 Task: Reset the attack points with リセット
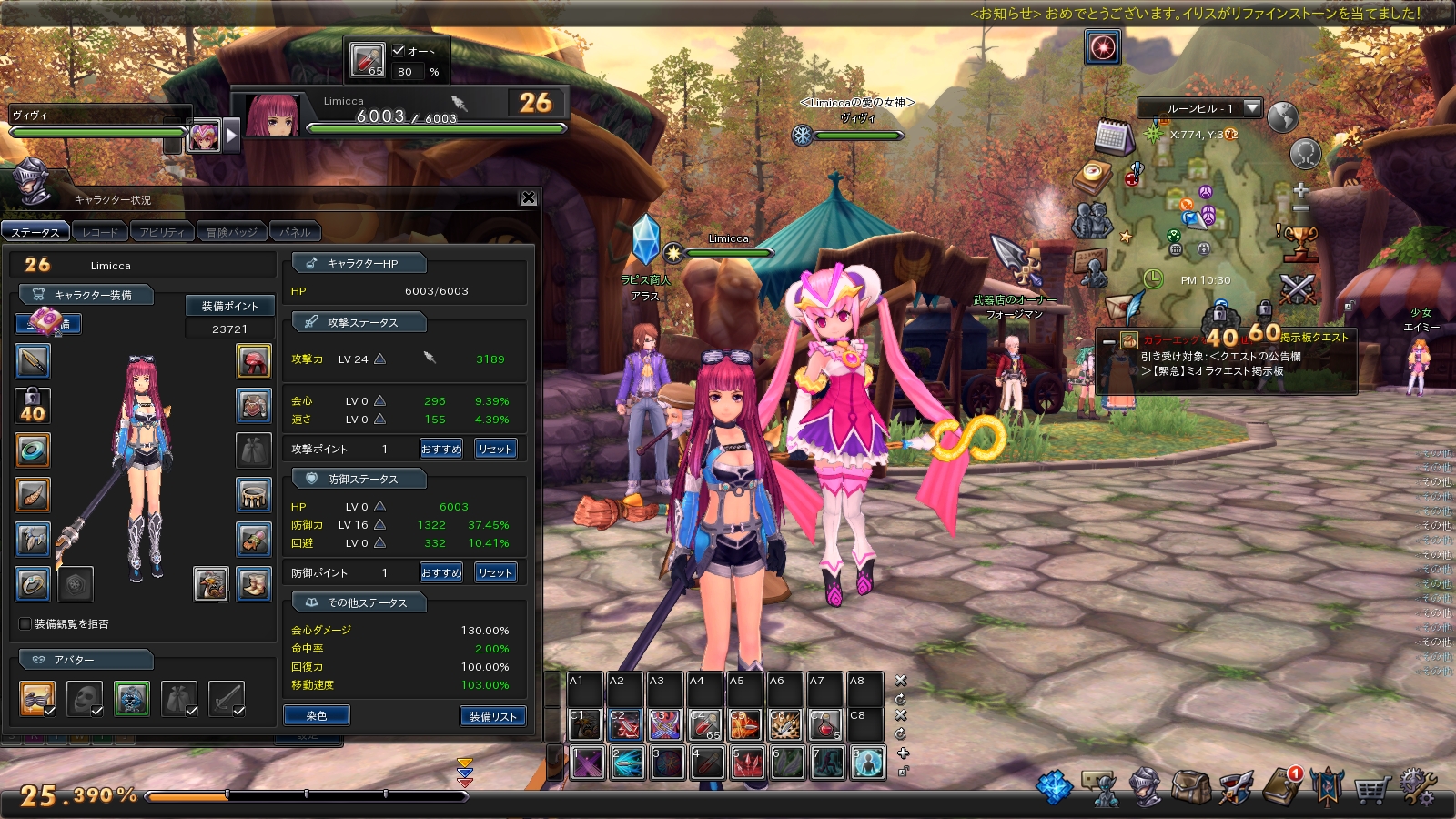click(495, 449)
